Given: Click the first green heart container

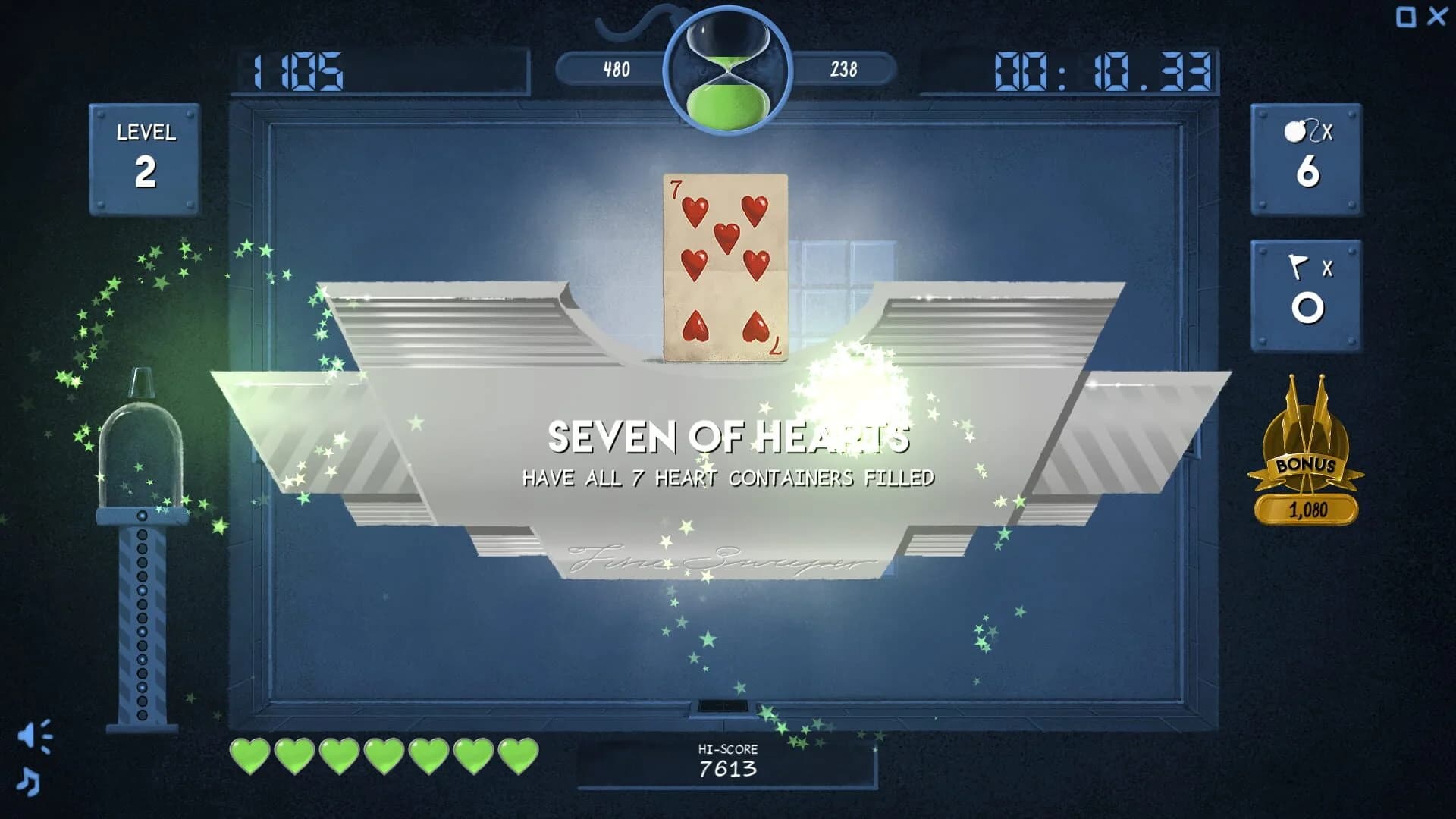Looking at the screenshot, I should coord(250,755).
